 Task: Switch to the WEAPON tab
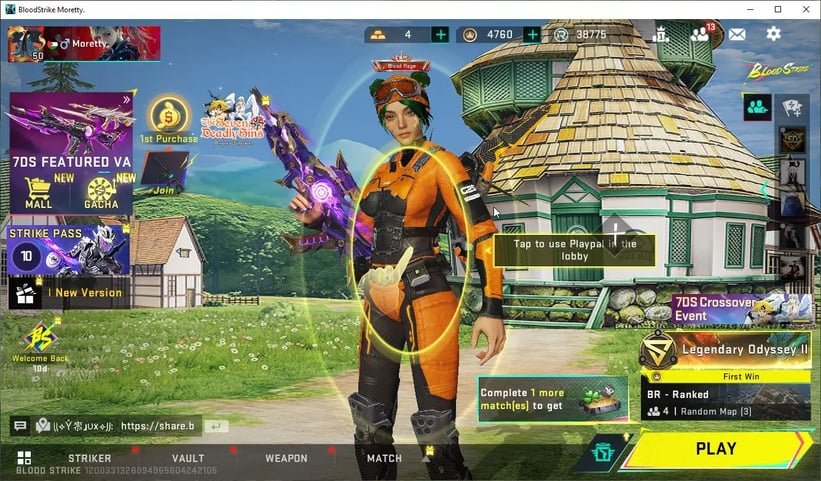[286, 458]
